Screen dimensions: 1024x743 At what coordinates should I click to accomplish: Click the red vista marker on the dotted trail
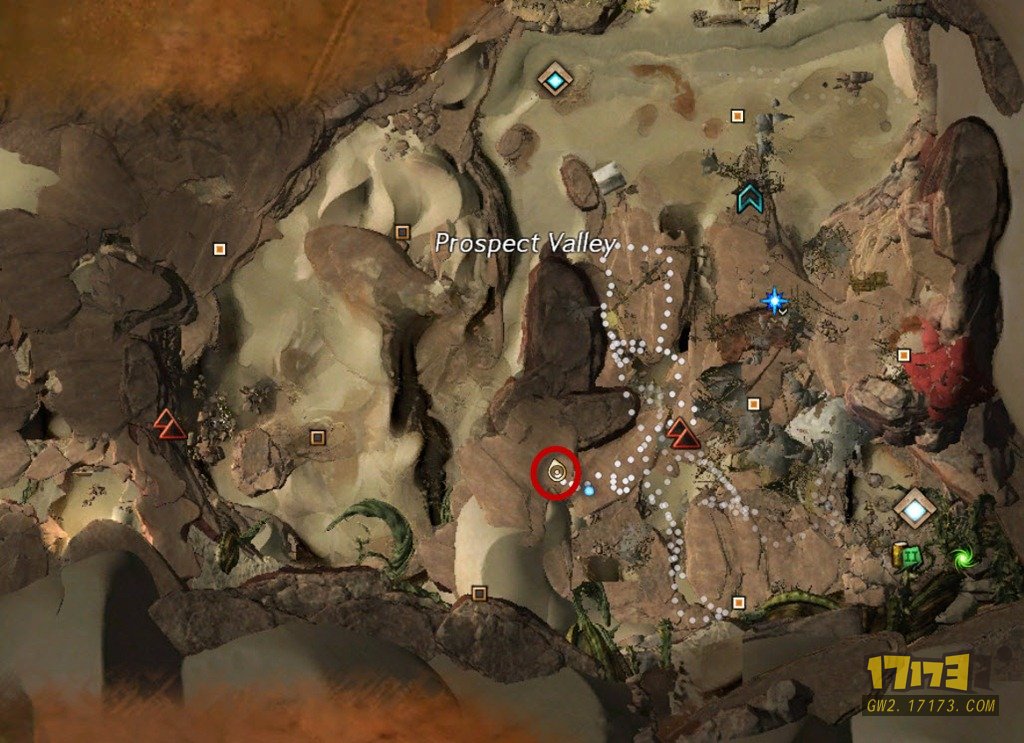(x=683, y=433)
